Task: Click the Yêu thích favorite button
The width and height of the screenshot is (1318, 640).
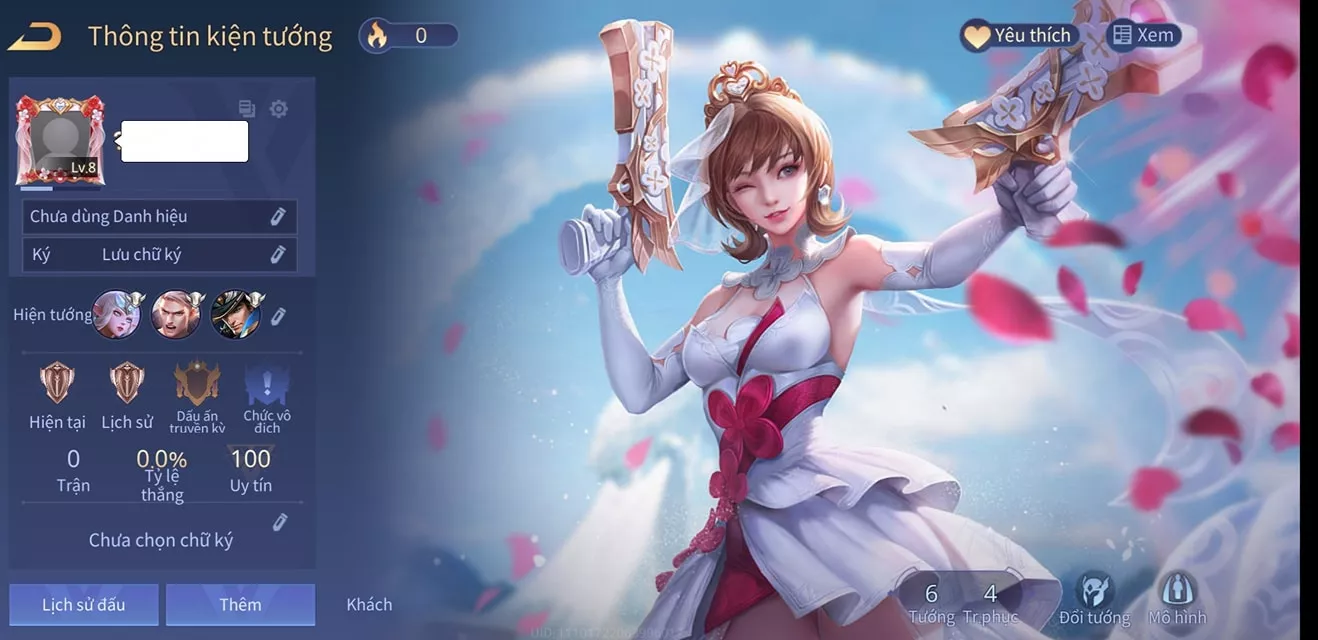Action: [1017, 36]
